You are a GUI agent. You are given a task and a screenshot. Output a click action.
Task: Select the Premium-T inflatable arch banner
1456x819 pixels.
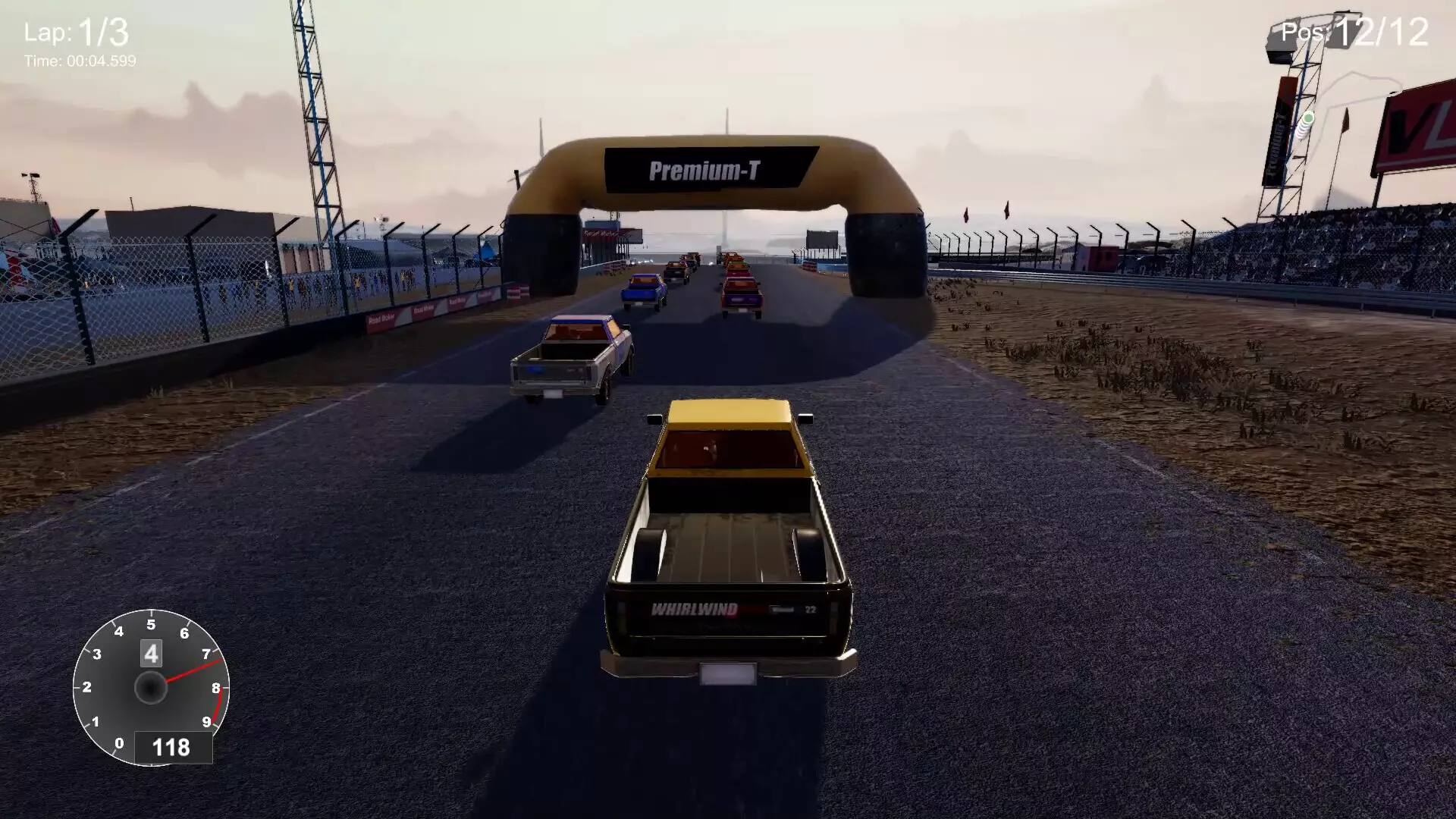click(x=705, y=168)
